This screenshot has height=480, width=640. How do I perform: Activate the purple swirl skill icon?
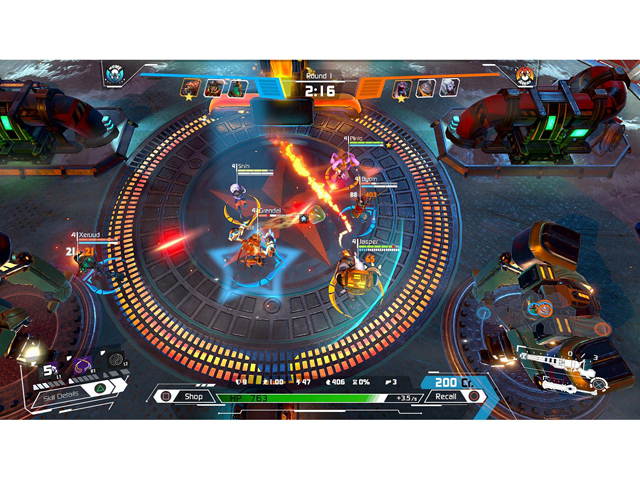pos(81,367)
